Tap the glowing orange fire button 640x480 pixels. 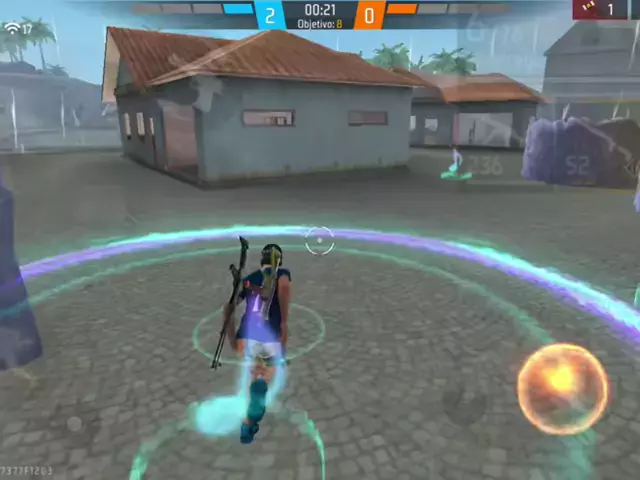562,388
